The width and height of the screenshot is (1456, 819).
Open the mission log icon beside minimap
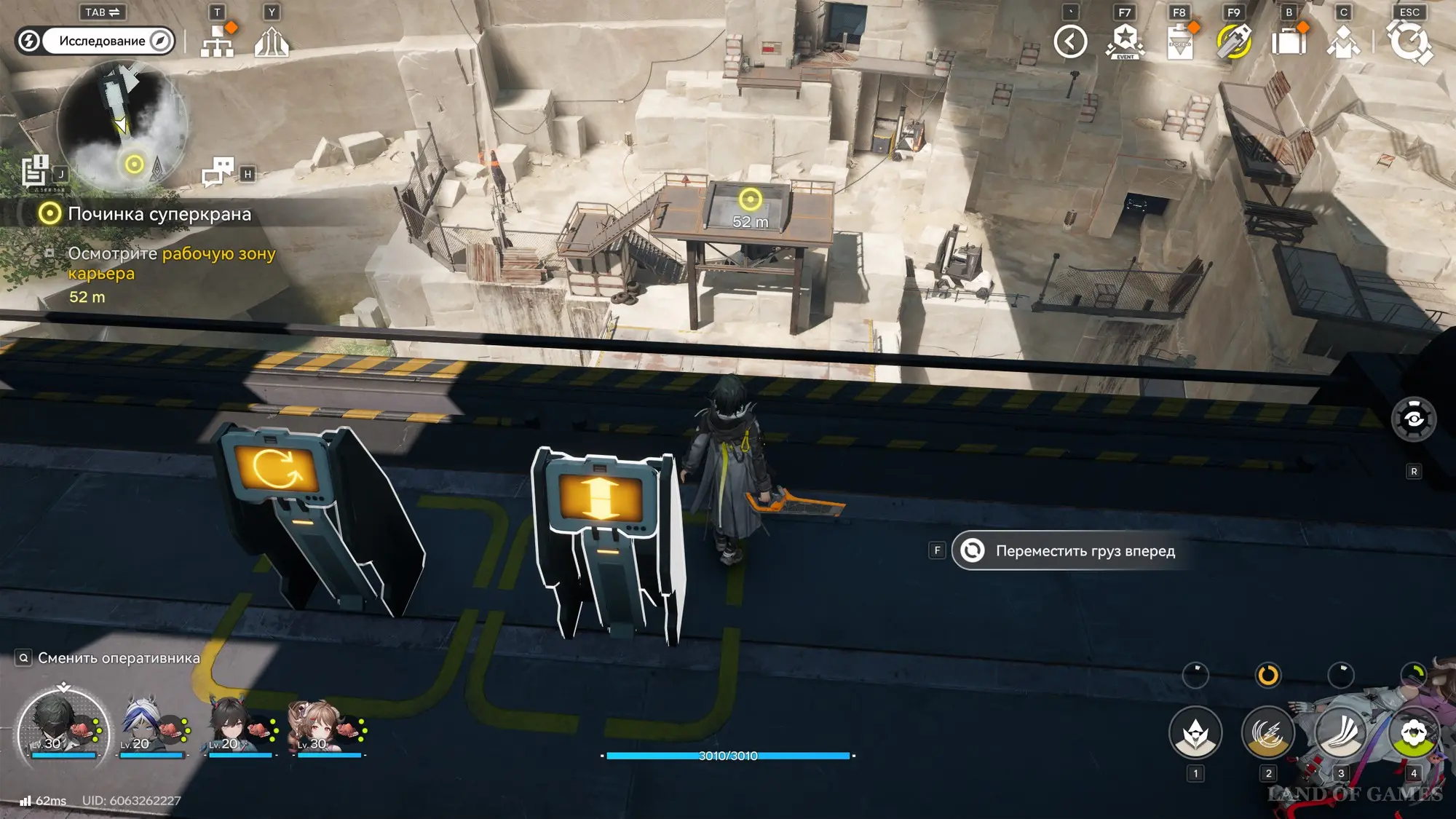pyautogui.click(x=35, y=172)
